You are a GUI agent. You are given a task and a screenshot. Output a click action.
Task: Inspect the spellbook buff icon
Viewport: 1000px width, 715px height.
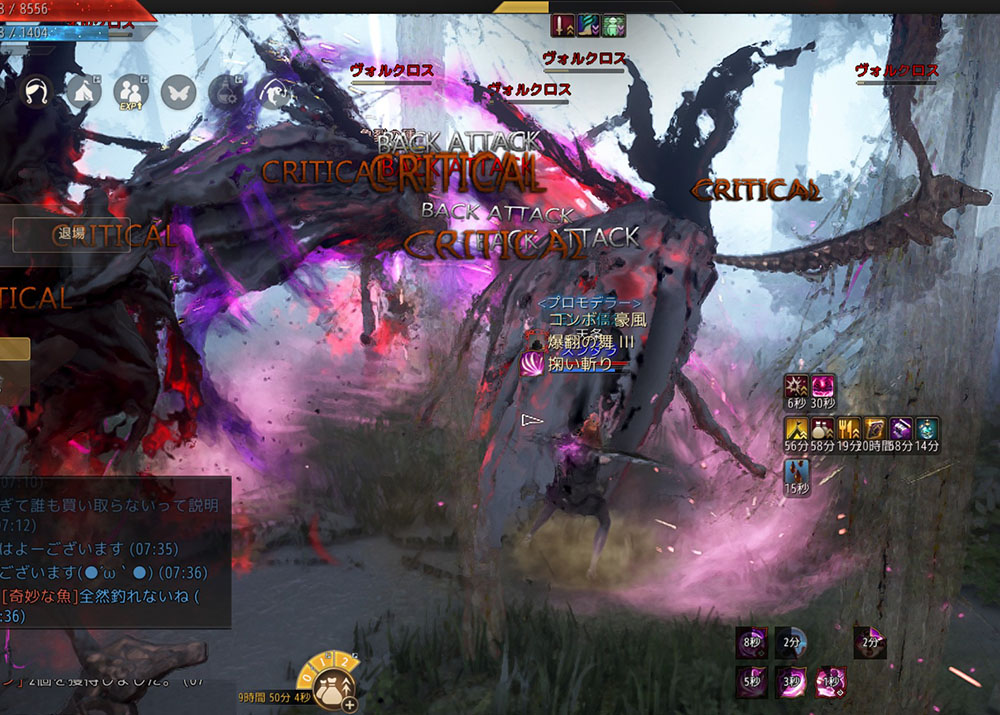875,429
